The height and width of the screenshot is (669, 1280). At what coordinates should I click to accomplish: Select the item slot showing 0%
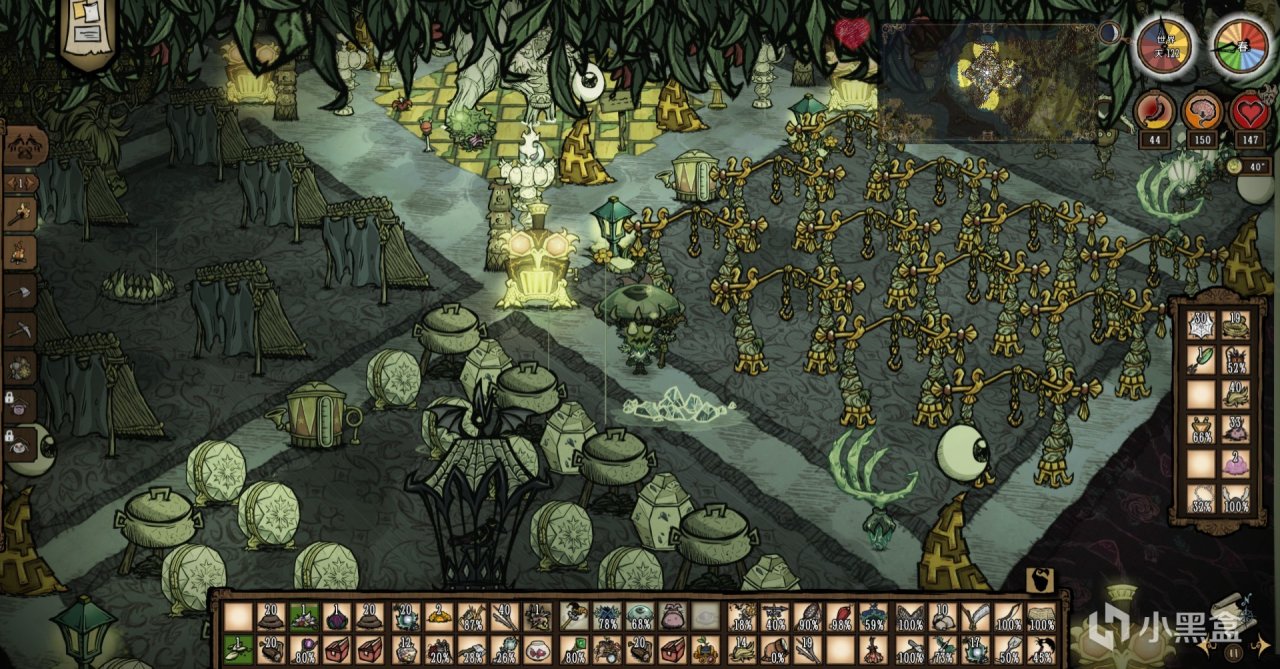[775, 650]
